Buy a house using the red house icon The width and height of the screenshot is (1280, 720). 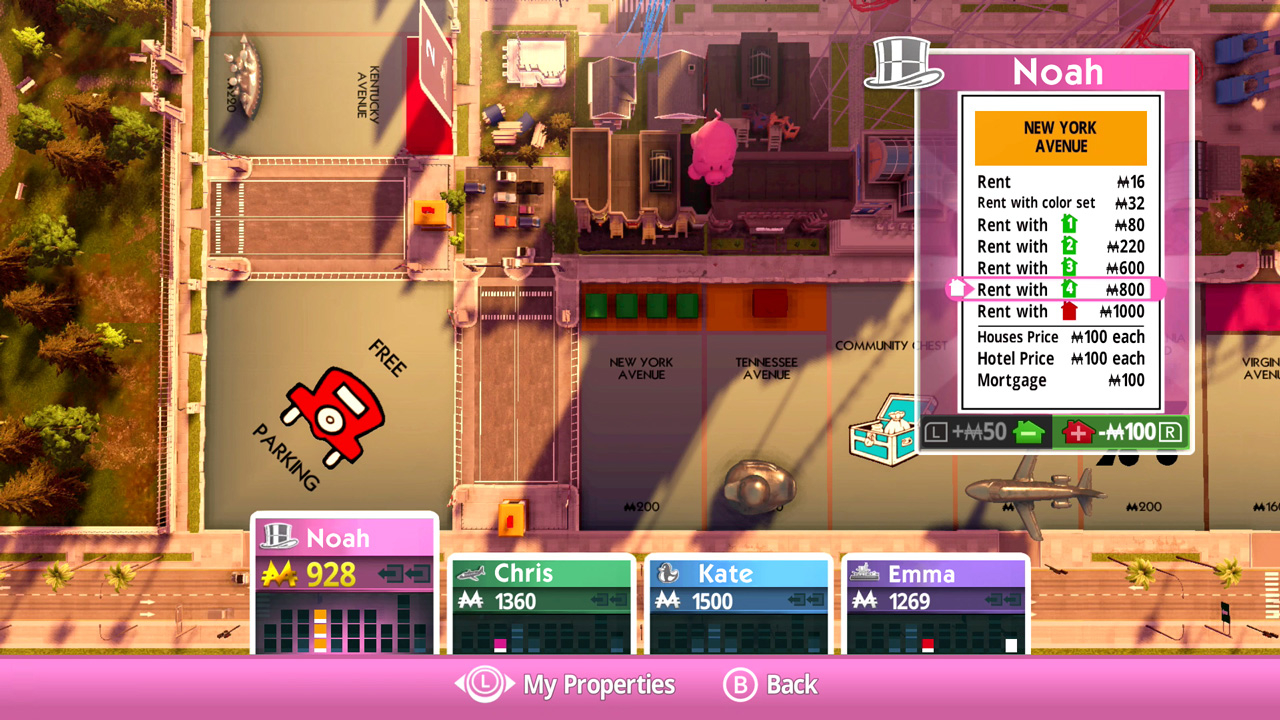[1079, 432]
